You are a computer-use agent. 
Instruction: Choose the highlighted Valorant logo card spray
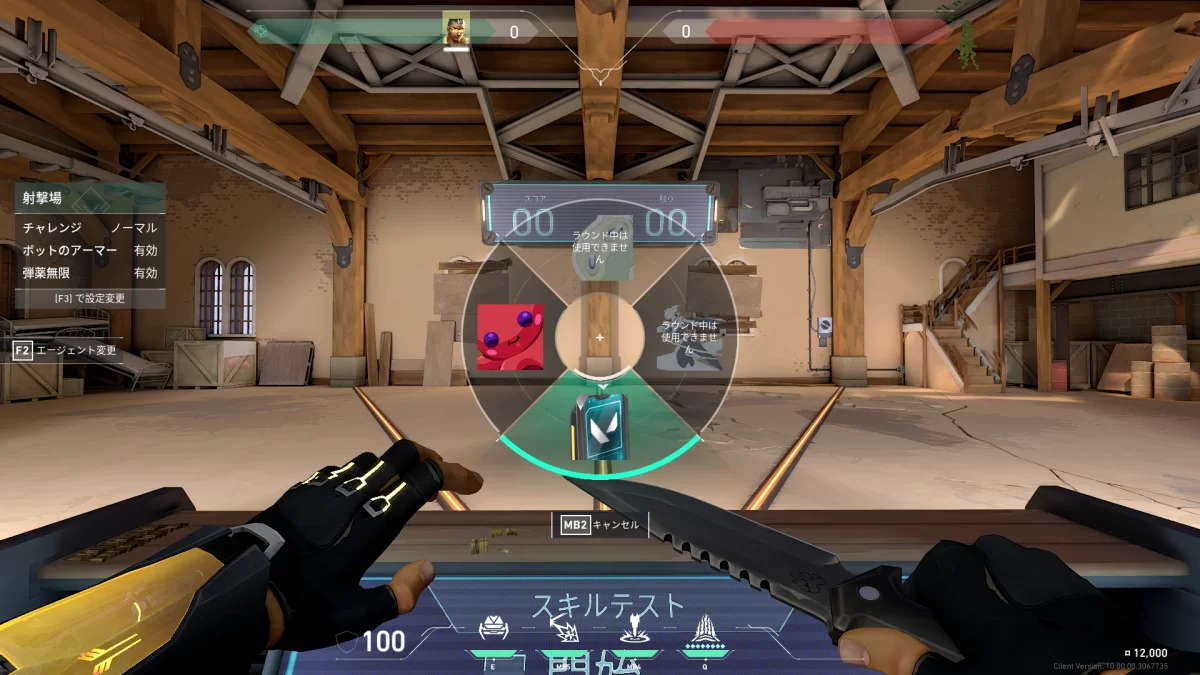(600, 427)
